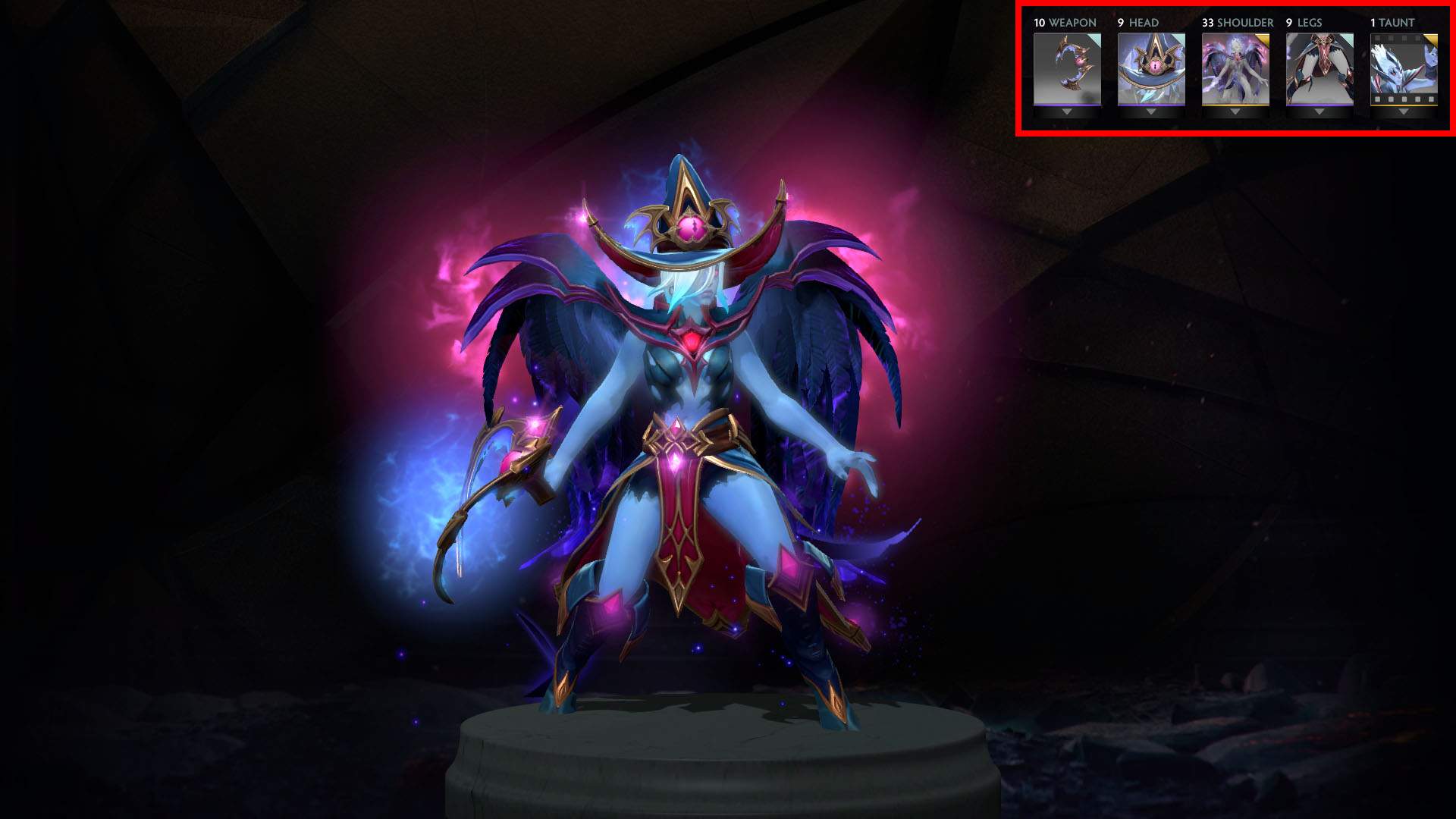The image size is (1456, 819).
Task: Expand the Head slot dropdown arrow
Action: (1151, 112)
